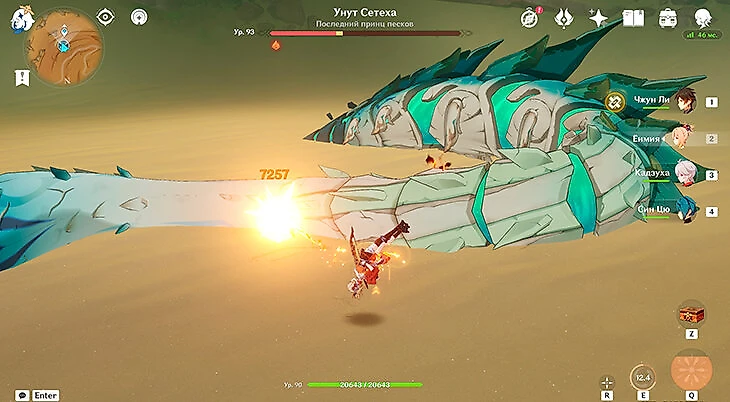
Task: Open the compass events icon
Action: click(530, 18)
